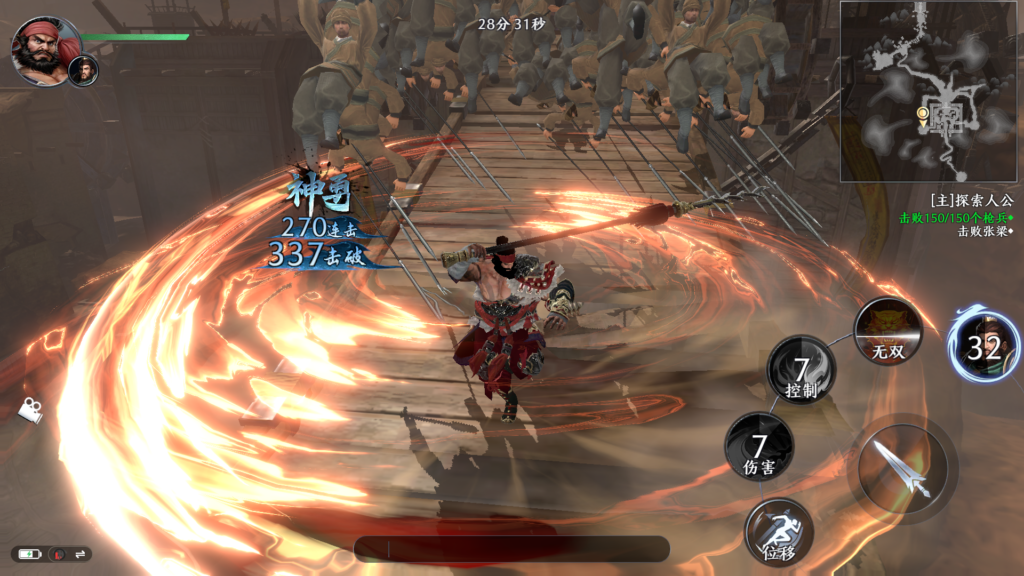Toggle the camera view icon
The height and width of the screenshot is (576, 1024).
pos(31,409)
